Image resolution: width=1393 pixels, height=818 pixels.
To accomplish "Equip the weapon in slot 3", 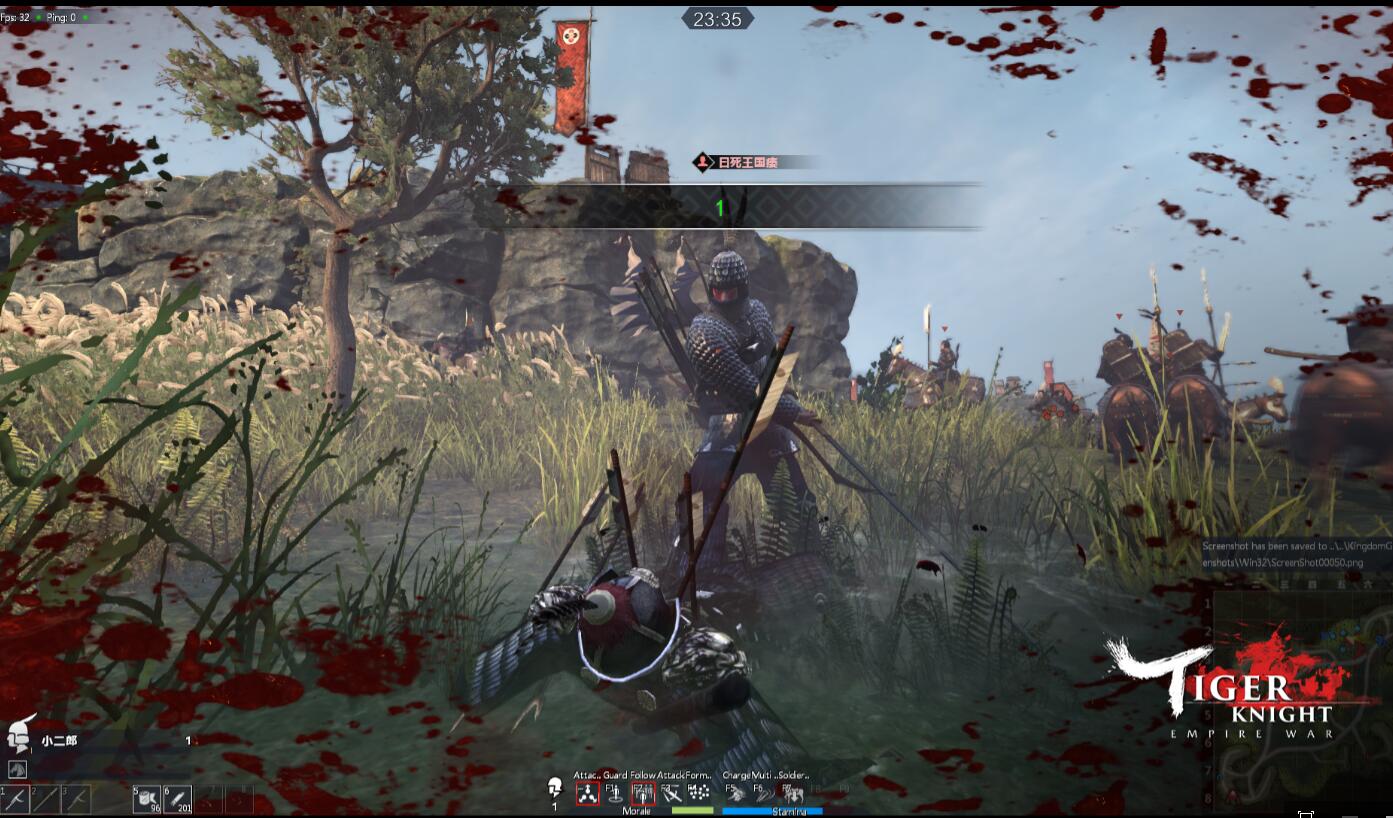I will [76, 799].
